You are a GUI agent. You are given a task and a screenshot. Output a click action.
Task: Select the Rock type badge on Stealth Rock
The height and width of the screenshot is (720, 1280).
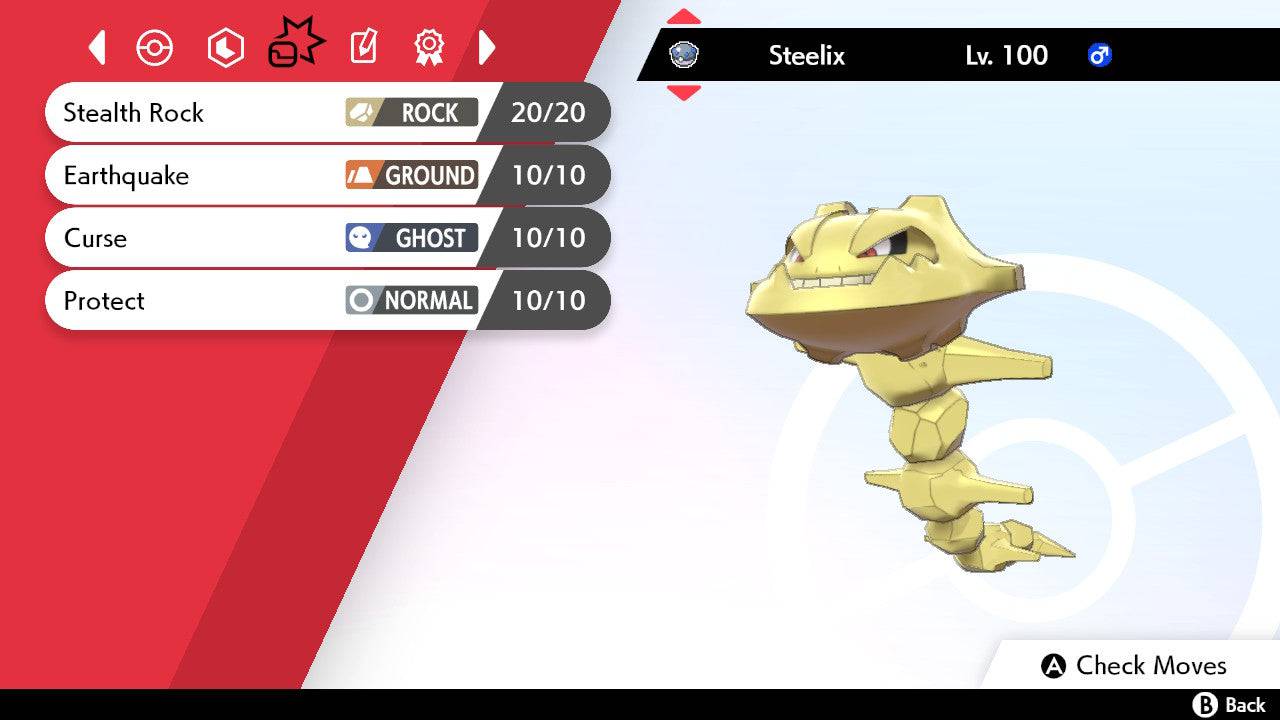[x=411, y=113]
